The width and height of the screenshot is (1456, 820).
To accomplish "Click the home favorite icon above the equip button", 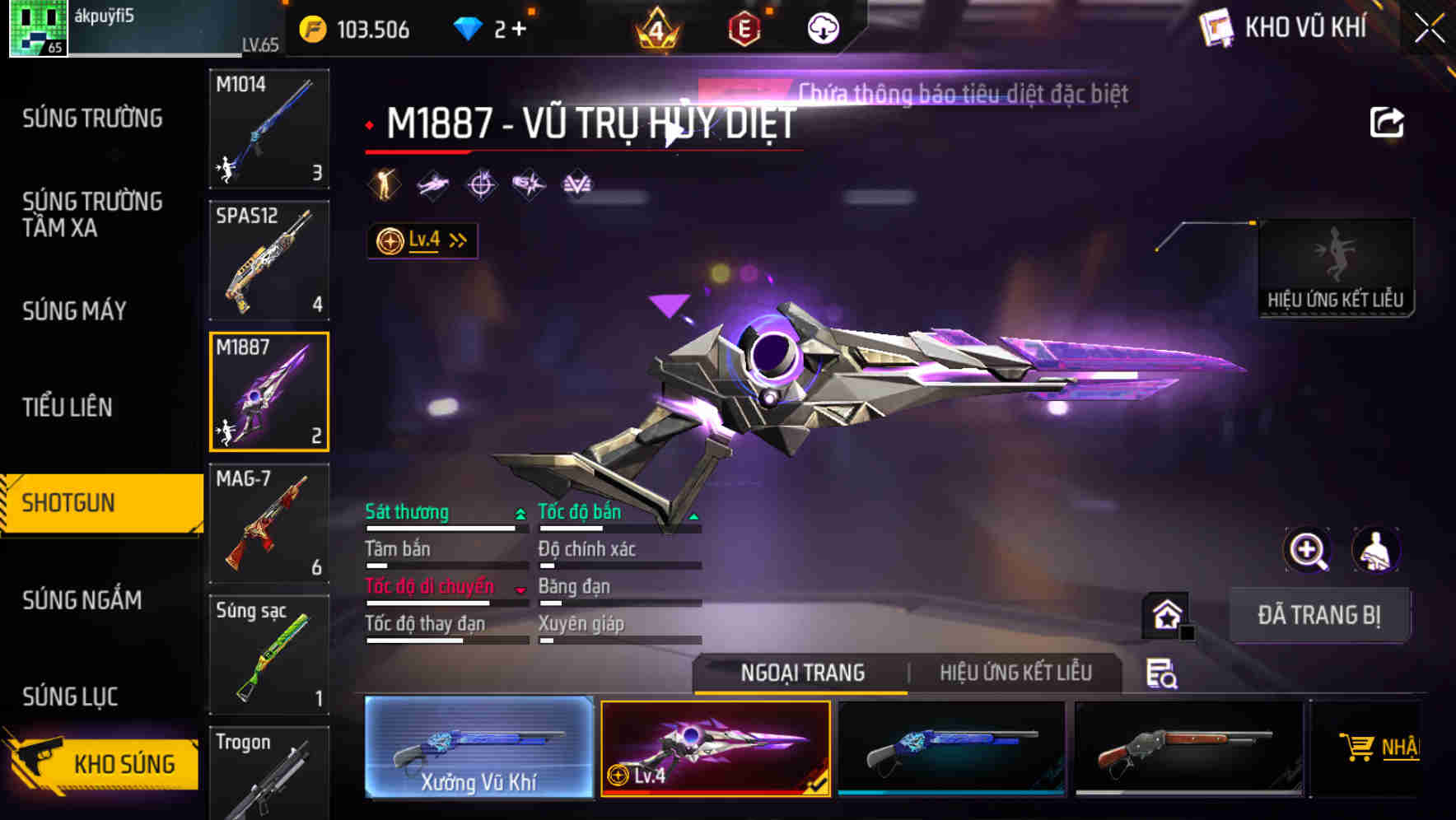I will (1164, 613).
